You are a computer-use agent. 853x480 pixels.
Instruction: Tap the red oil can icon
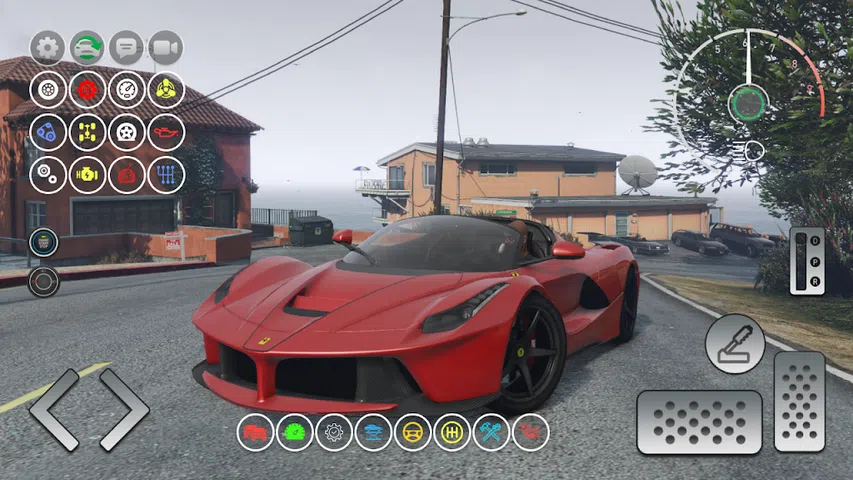click(166, 132)
